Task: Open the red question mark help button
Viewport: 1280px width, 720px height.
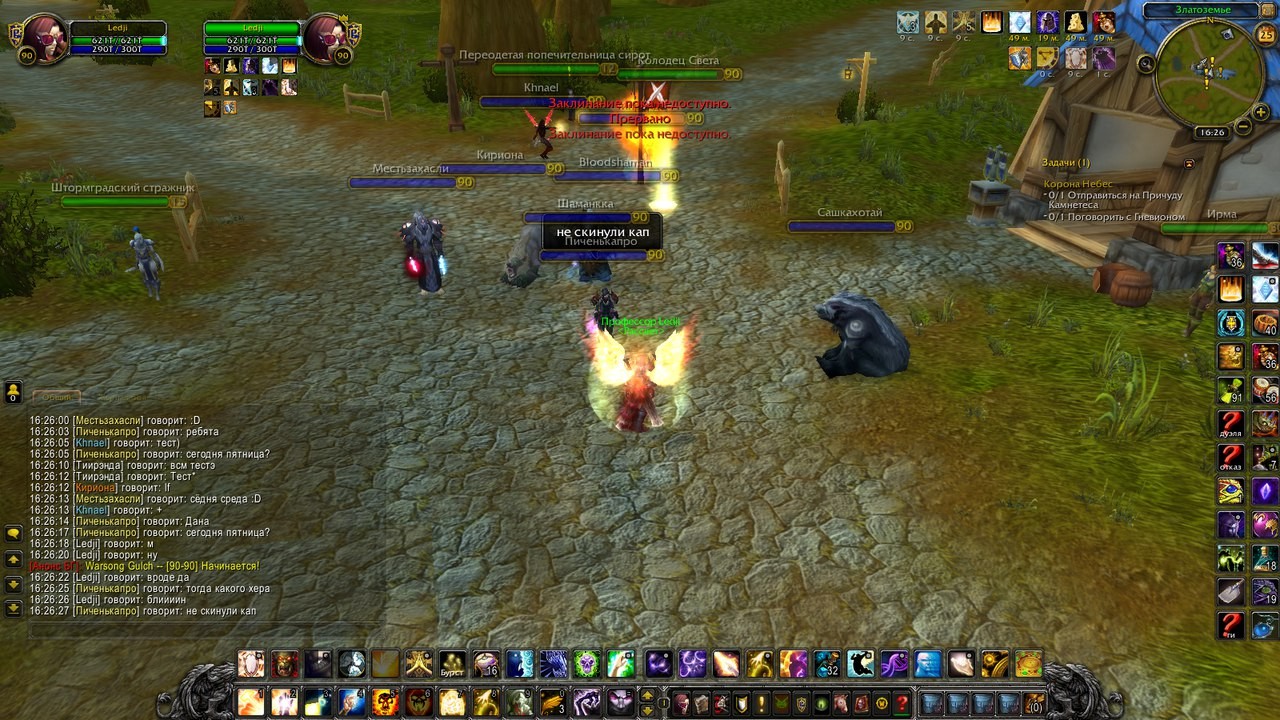Action: (x=901, y=703)
